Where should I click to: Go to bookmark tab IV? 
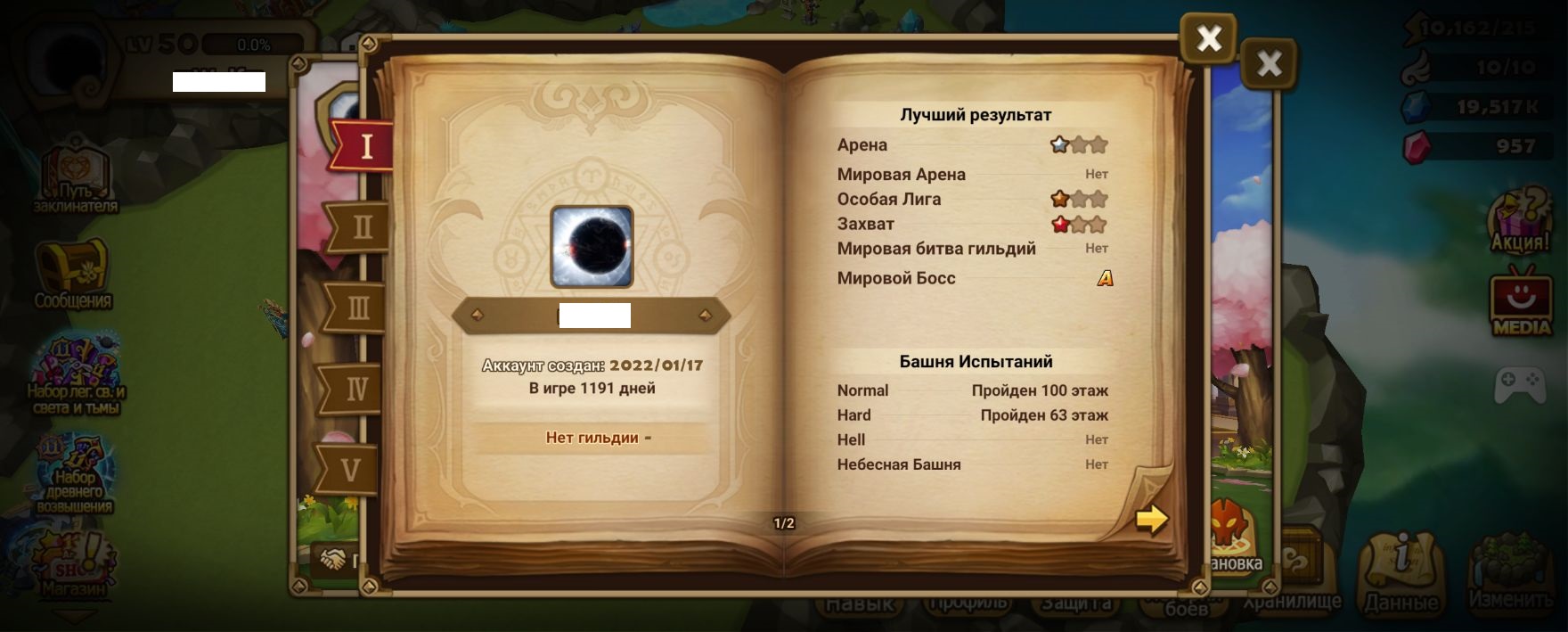coord(354,390)
